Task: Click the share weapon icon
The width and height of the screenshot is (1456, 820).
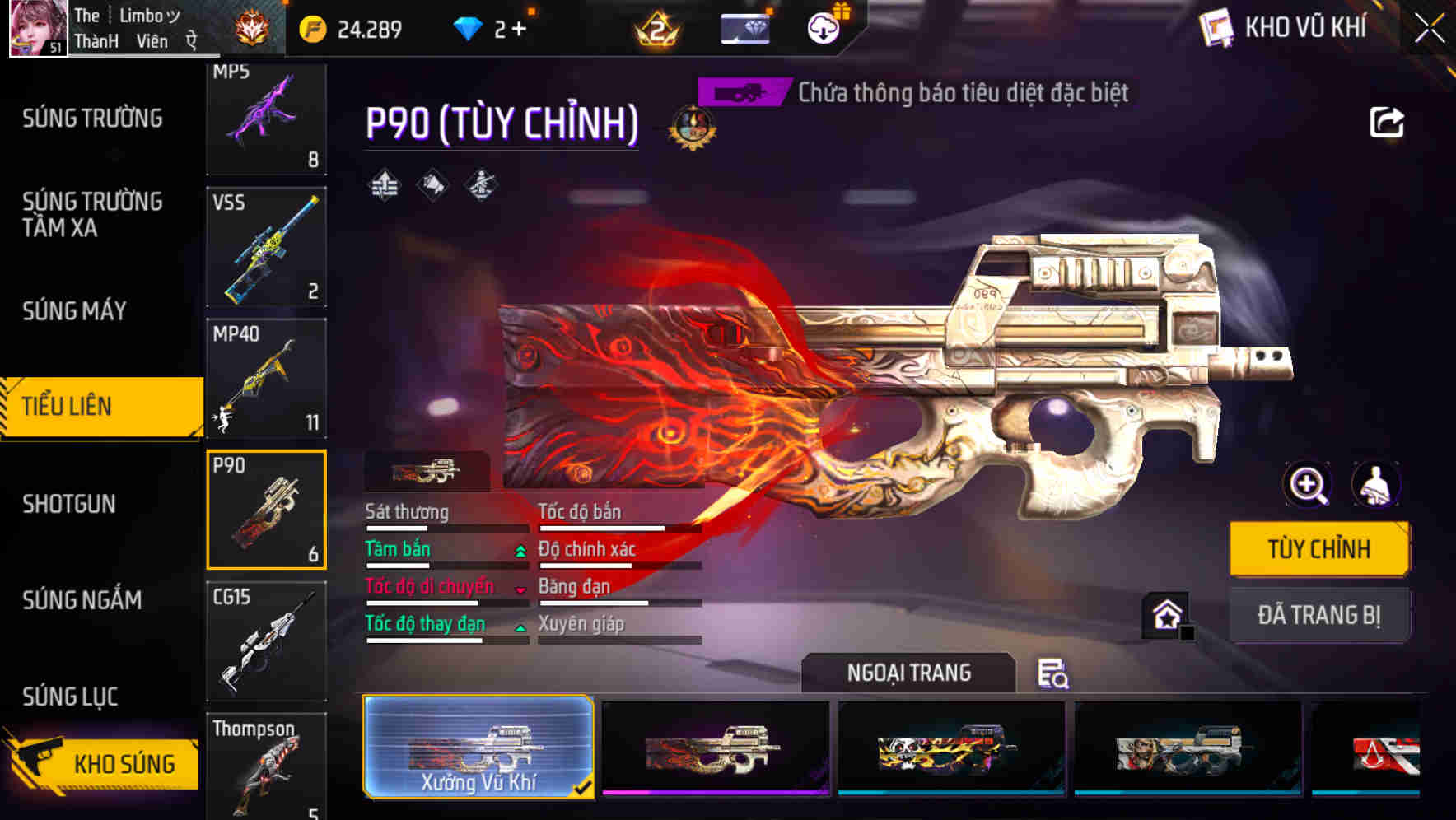Action: 1388,121
